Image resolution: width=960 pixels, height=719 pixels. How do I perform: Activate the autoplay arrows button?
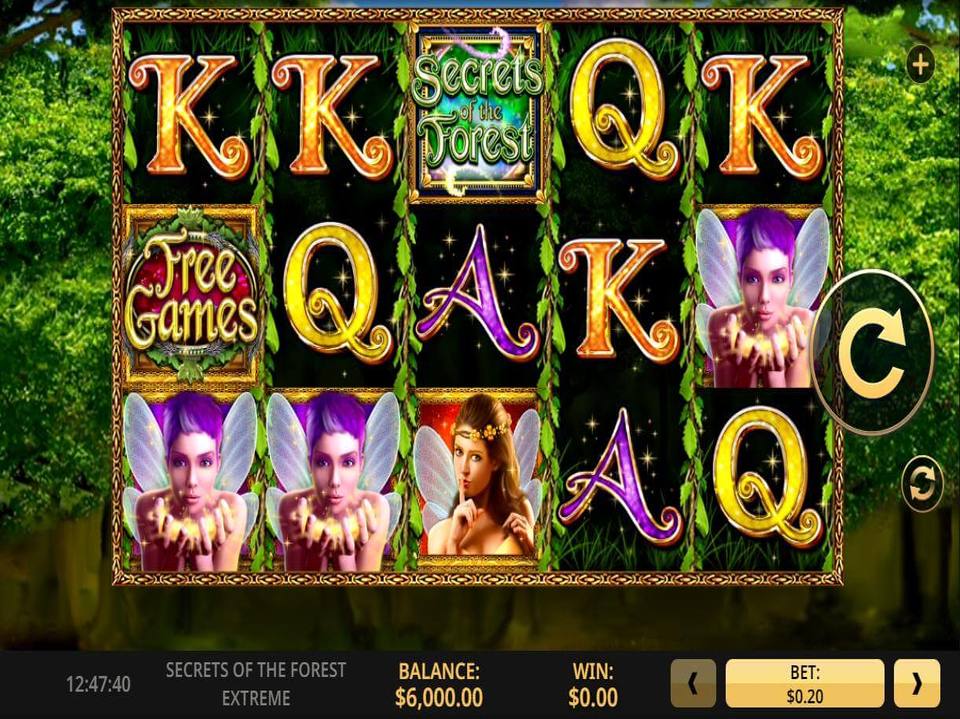click(921, 484)
